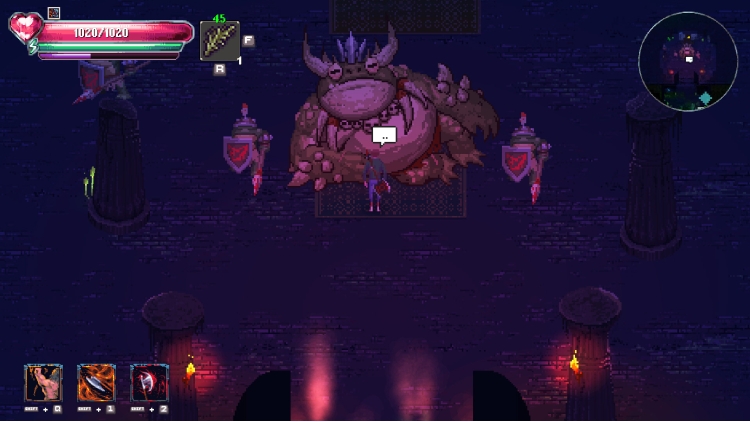Click the small buff icon above the health bar
Viewport: 750px width, 422px height.
coord(54,13)
